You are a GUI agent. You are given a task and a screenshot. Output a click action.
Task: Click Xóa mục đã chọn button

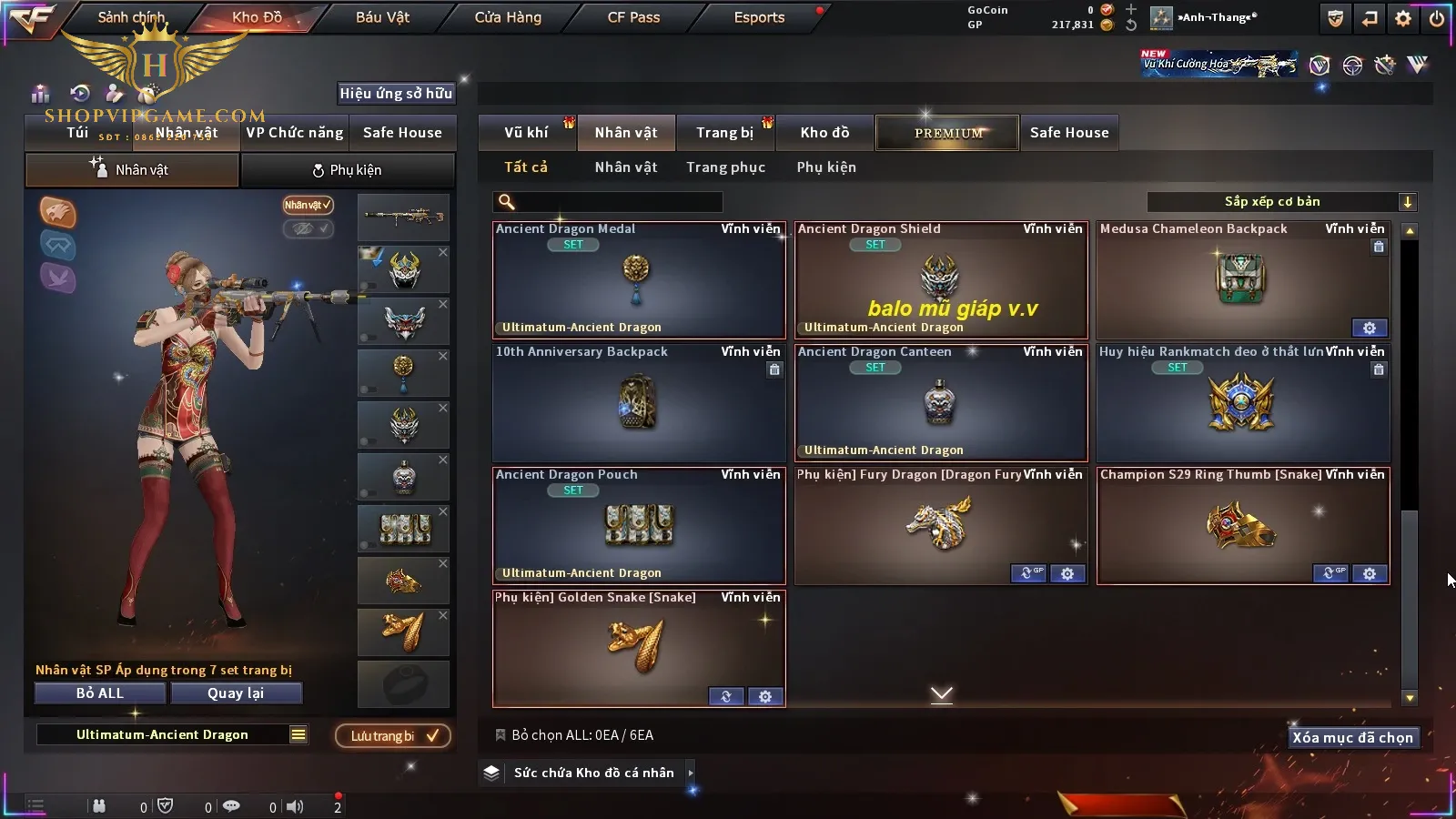[1352, 738]
